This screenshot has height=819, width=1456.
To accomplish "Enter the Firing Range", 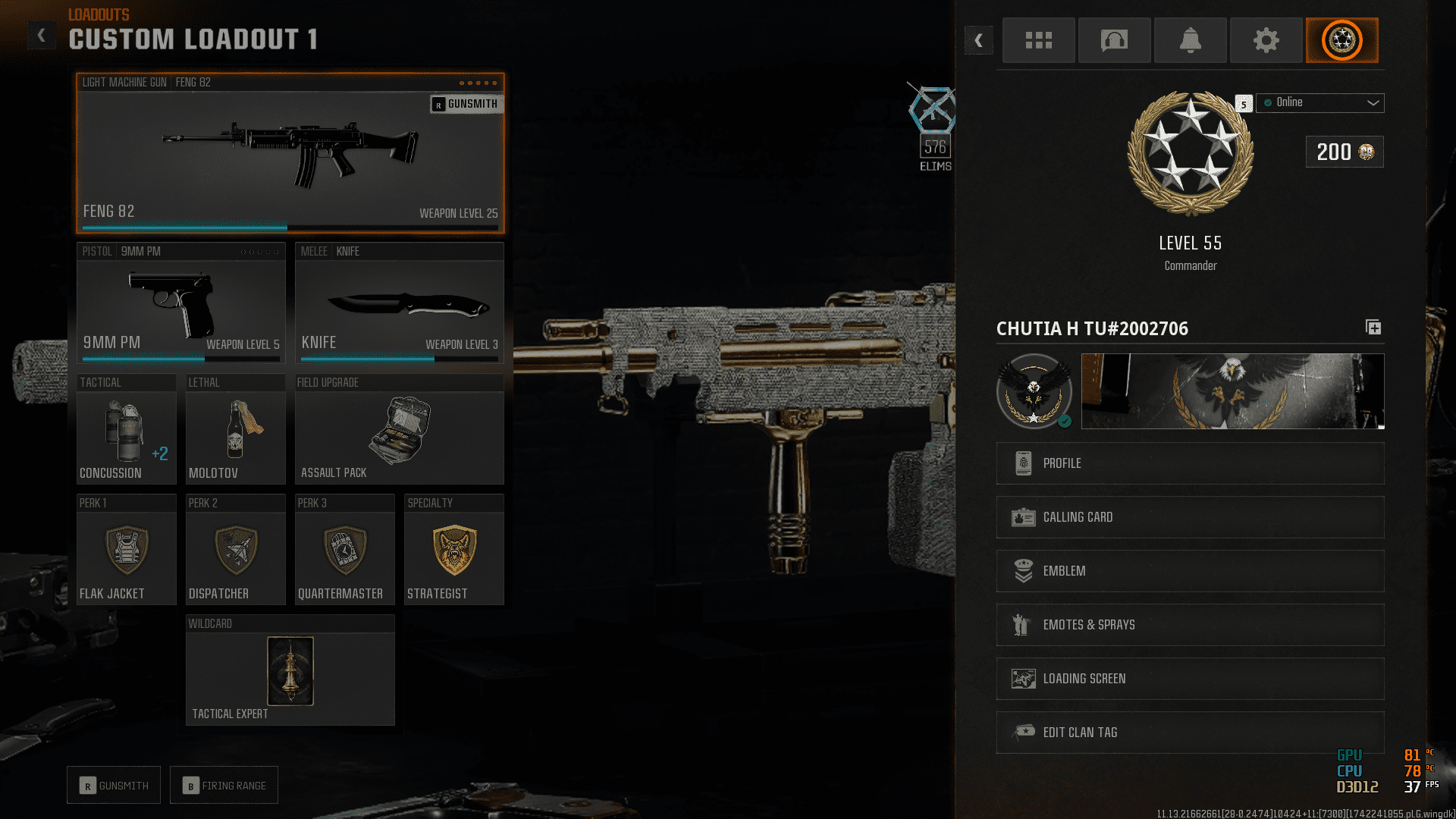I will tap(224, 785).
